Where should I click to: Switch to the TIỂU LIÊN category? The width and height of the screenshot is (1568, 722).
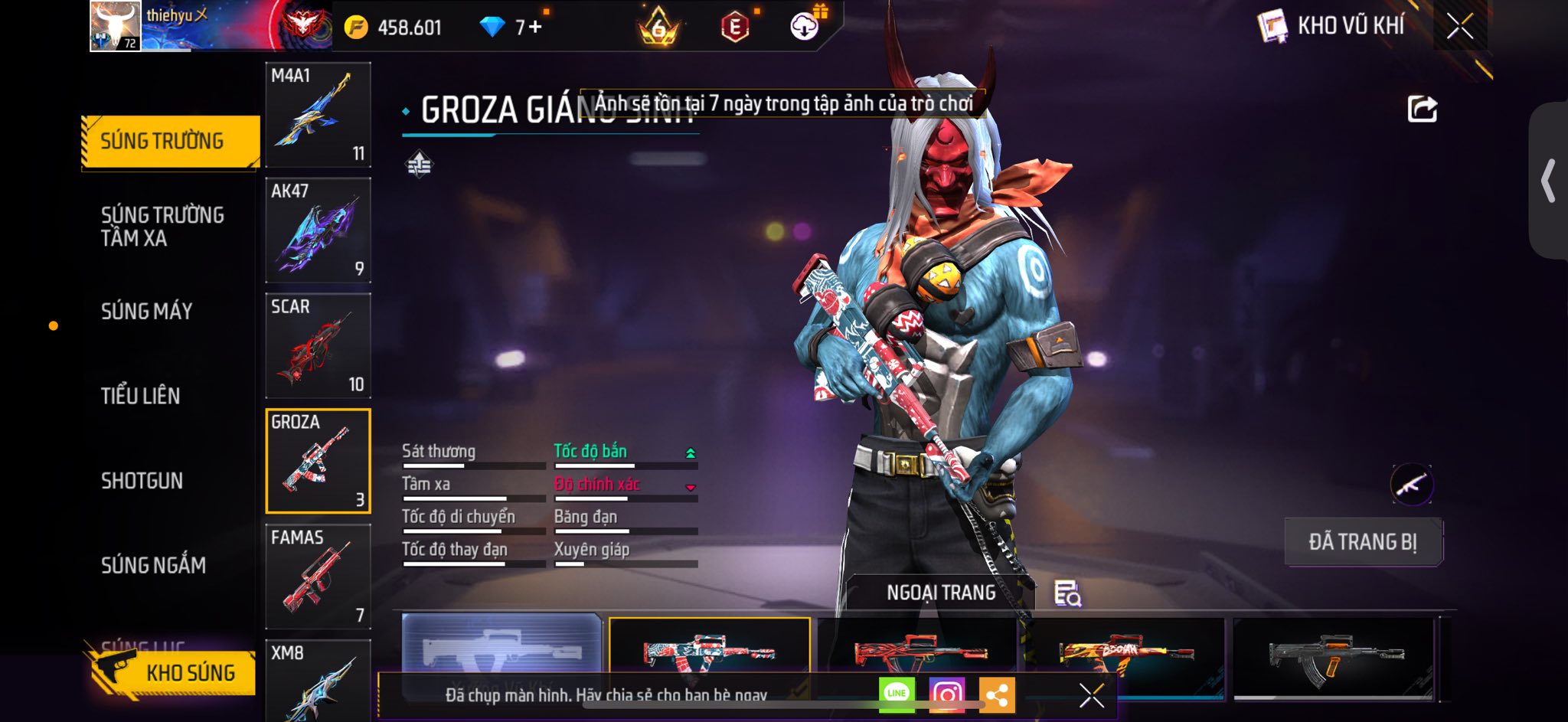pos(141,396)
